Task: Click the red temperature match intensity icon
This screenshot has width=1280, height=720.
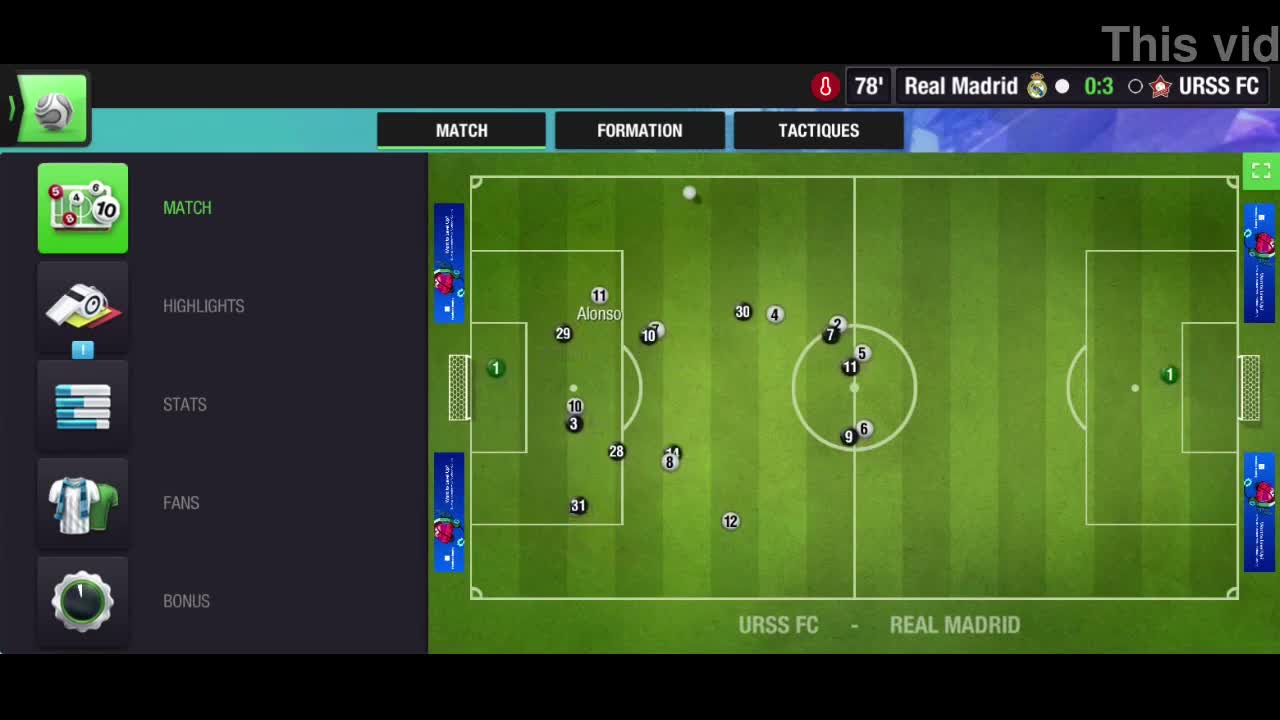Action: pyautogui.click(x=825, y=87)
